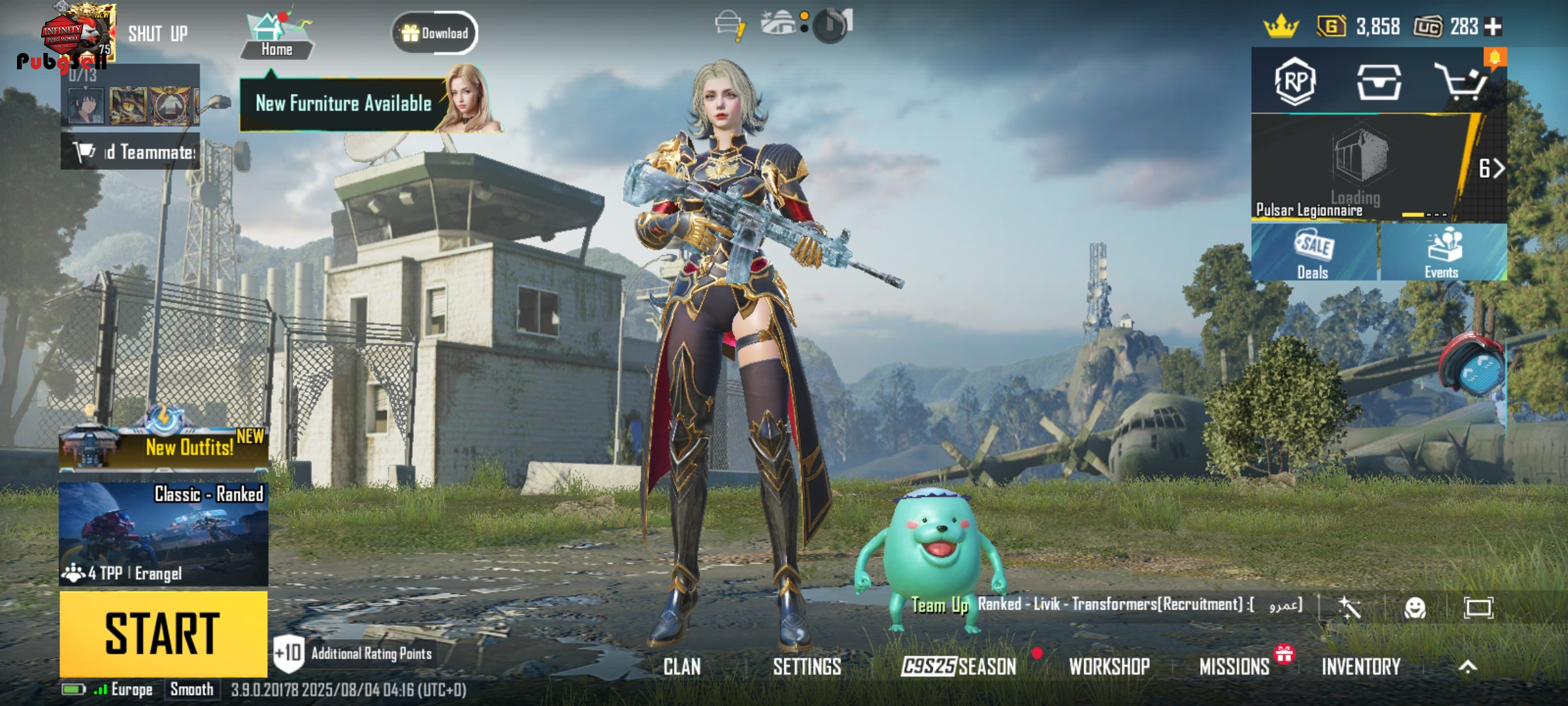Viewport: 1568px width, 706px height.
Task: View the C9S25 SEASON page
Action: click(958, 667)
